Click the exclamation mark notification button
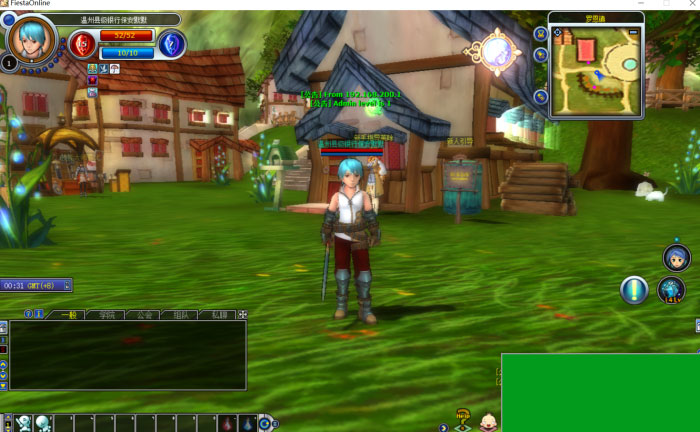Viewport: 700px width, 432px height. (x=634, y=290)
